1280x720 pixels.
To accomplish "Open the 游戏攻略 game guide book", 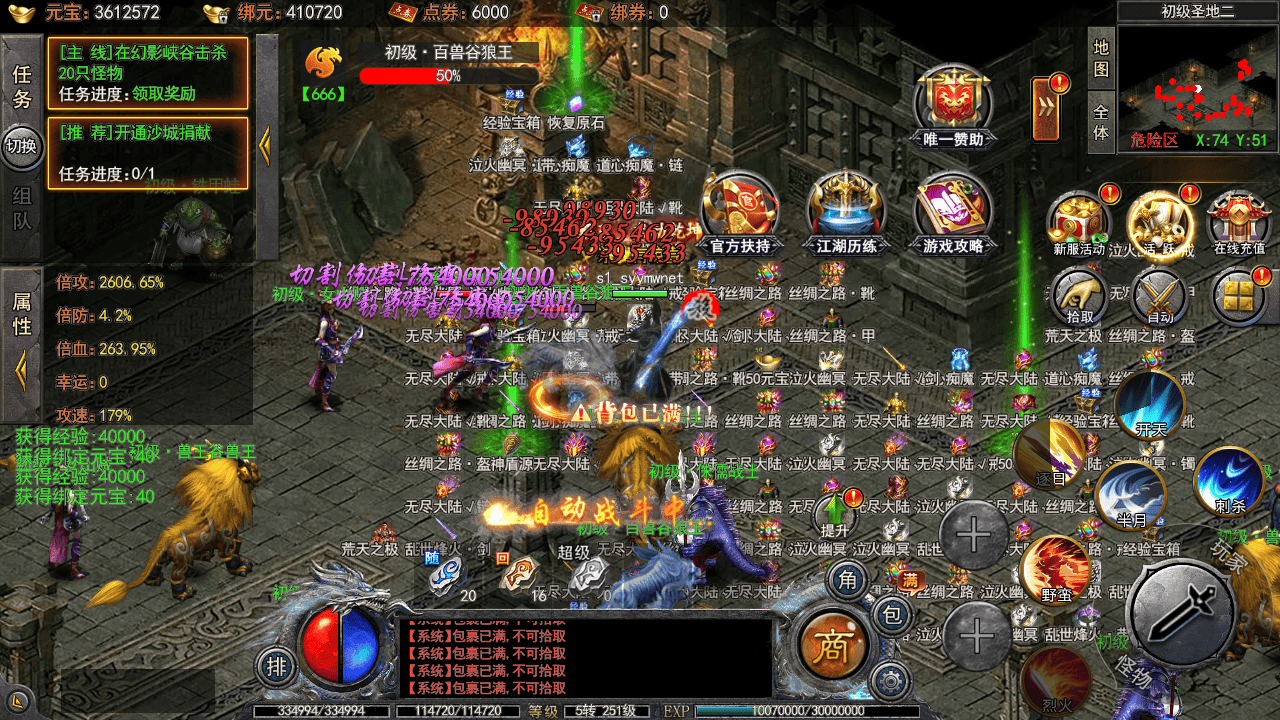I will click(952, 208).
